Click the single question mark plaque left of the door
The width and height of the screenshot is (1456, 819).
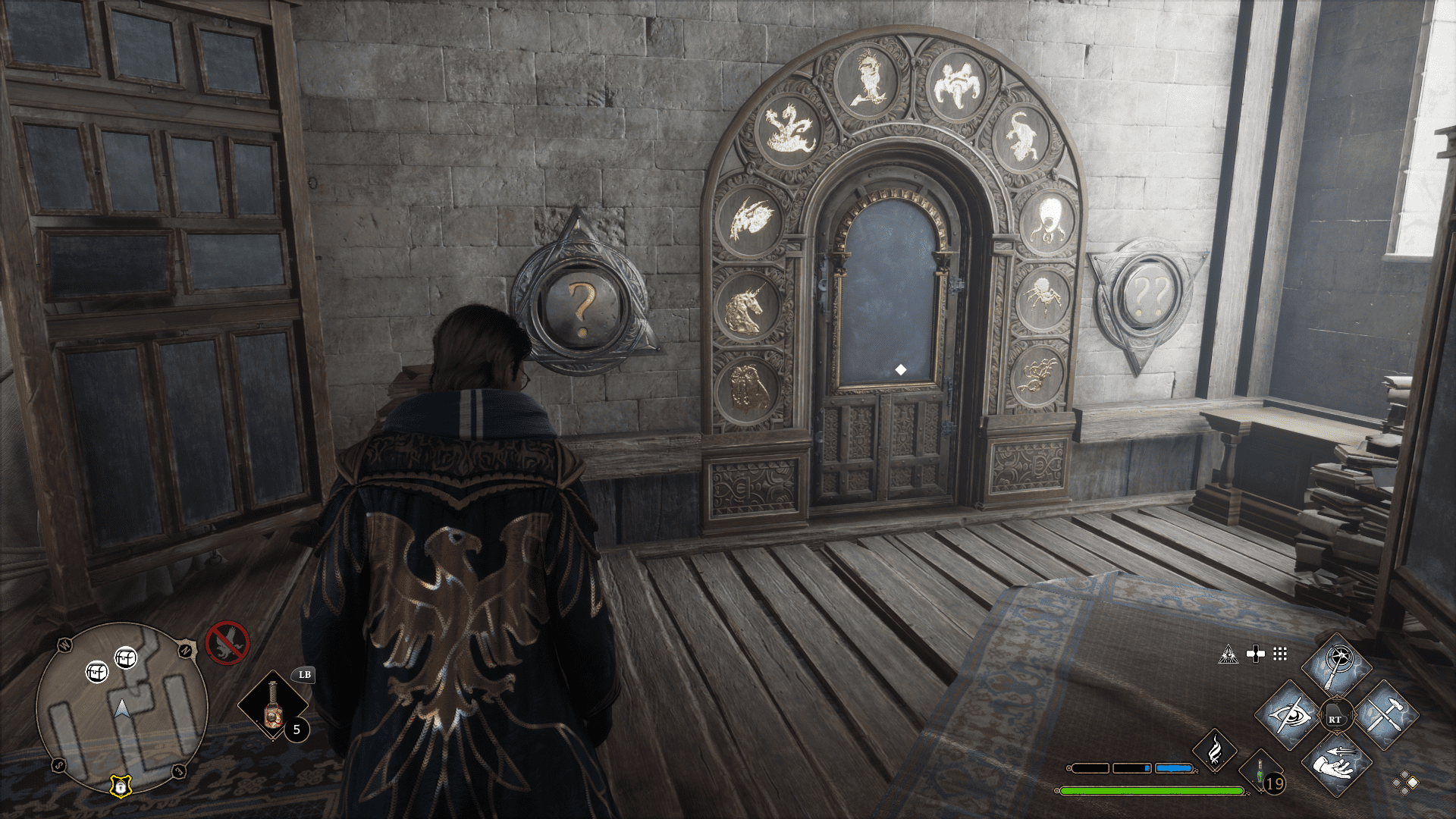point(581,308)
